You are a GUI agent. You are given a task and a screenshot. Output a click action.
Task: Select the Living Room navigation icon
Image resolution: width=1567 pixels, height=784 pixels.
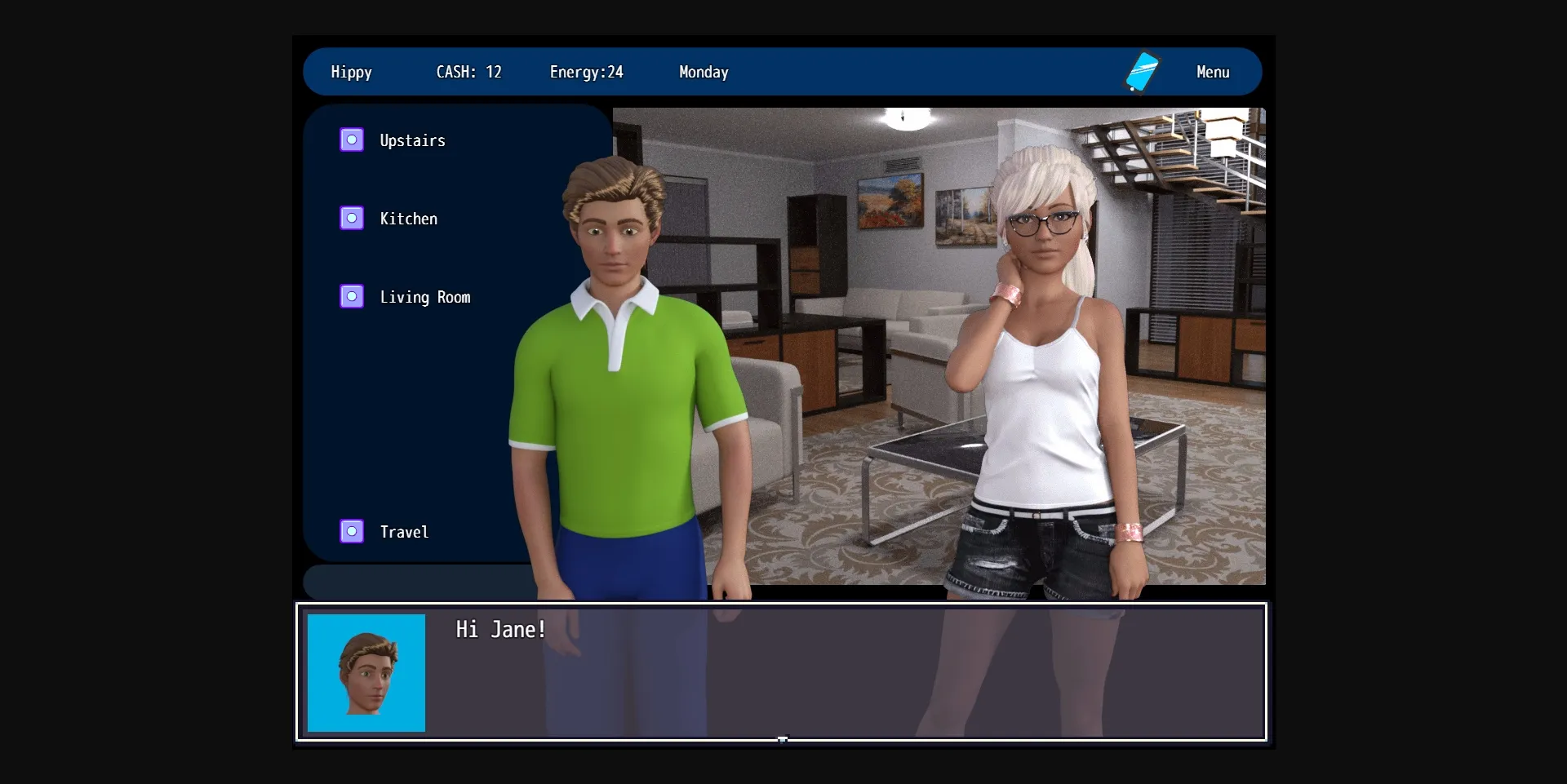(352, 296)
